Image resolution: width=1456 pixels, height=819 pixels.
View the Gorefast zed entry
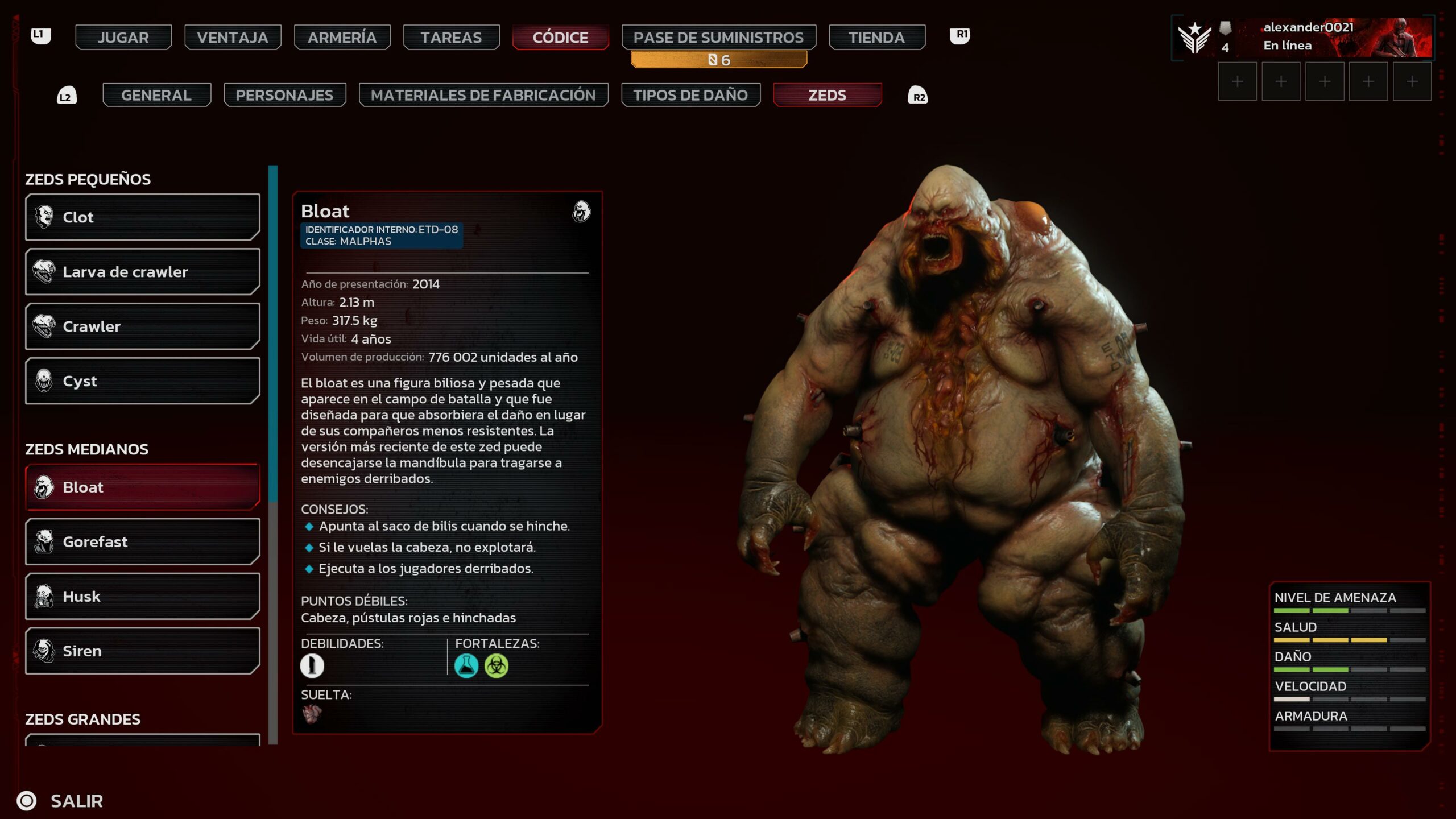coord(142,542)
